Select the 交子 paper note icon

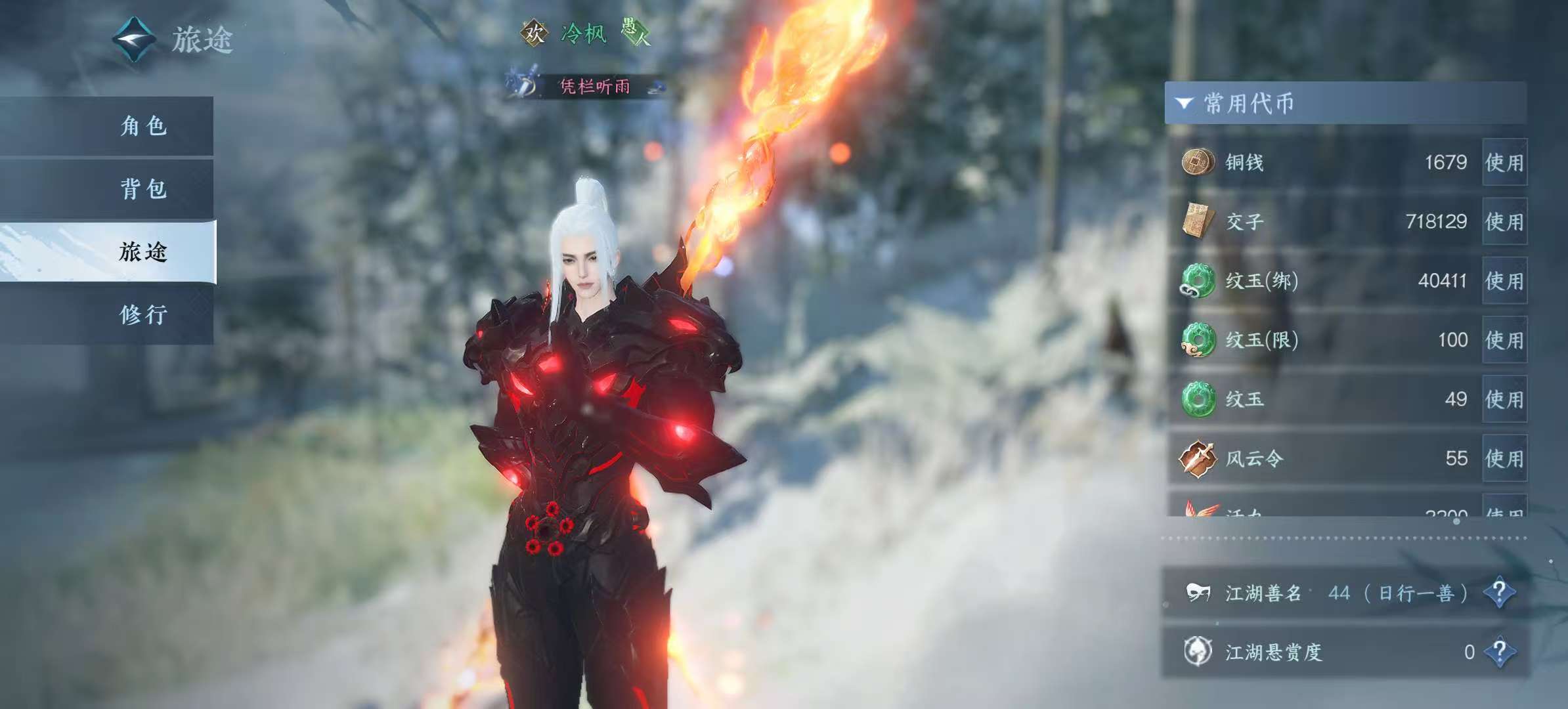[1197, 221]
